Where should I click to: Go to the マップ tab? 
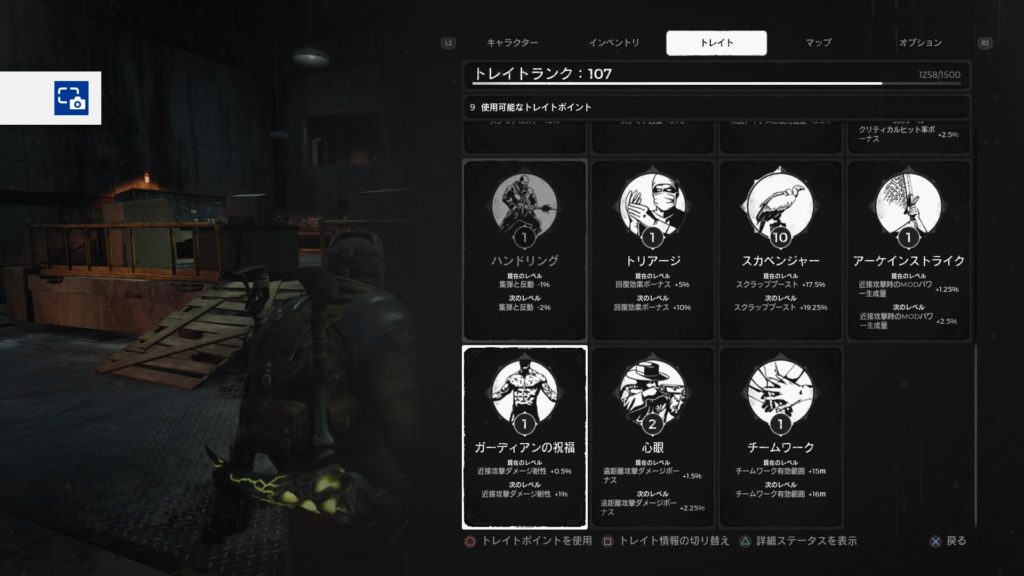pos(818,43)
